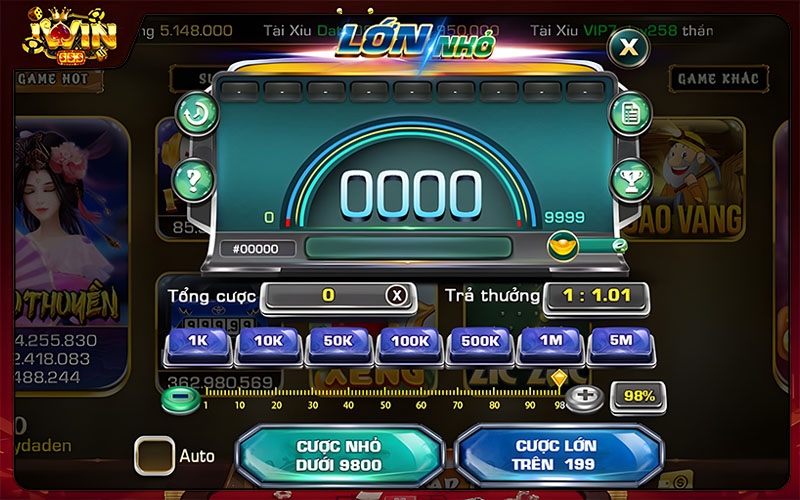800x500 pixels.
Task: Choose the 10K bet chip
Action: click(x=268, y=342)
